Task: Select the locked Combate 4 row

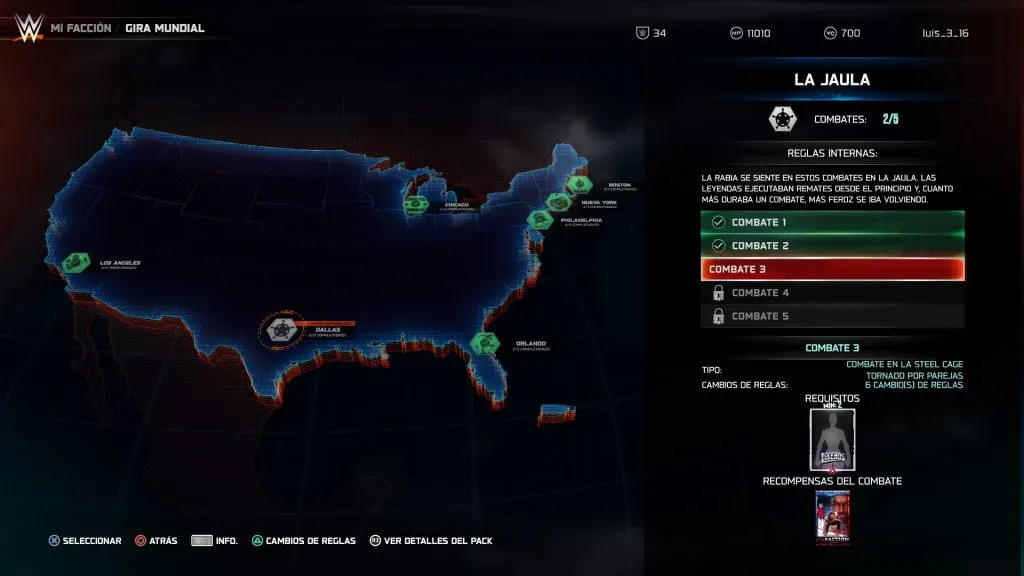Action: pos(833,293)
